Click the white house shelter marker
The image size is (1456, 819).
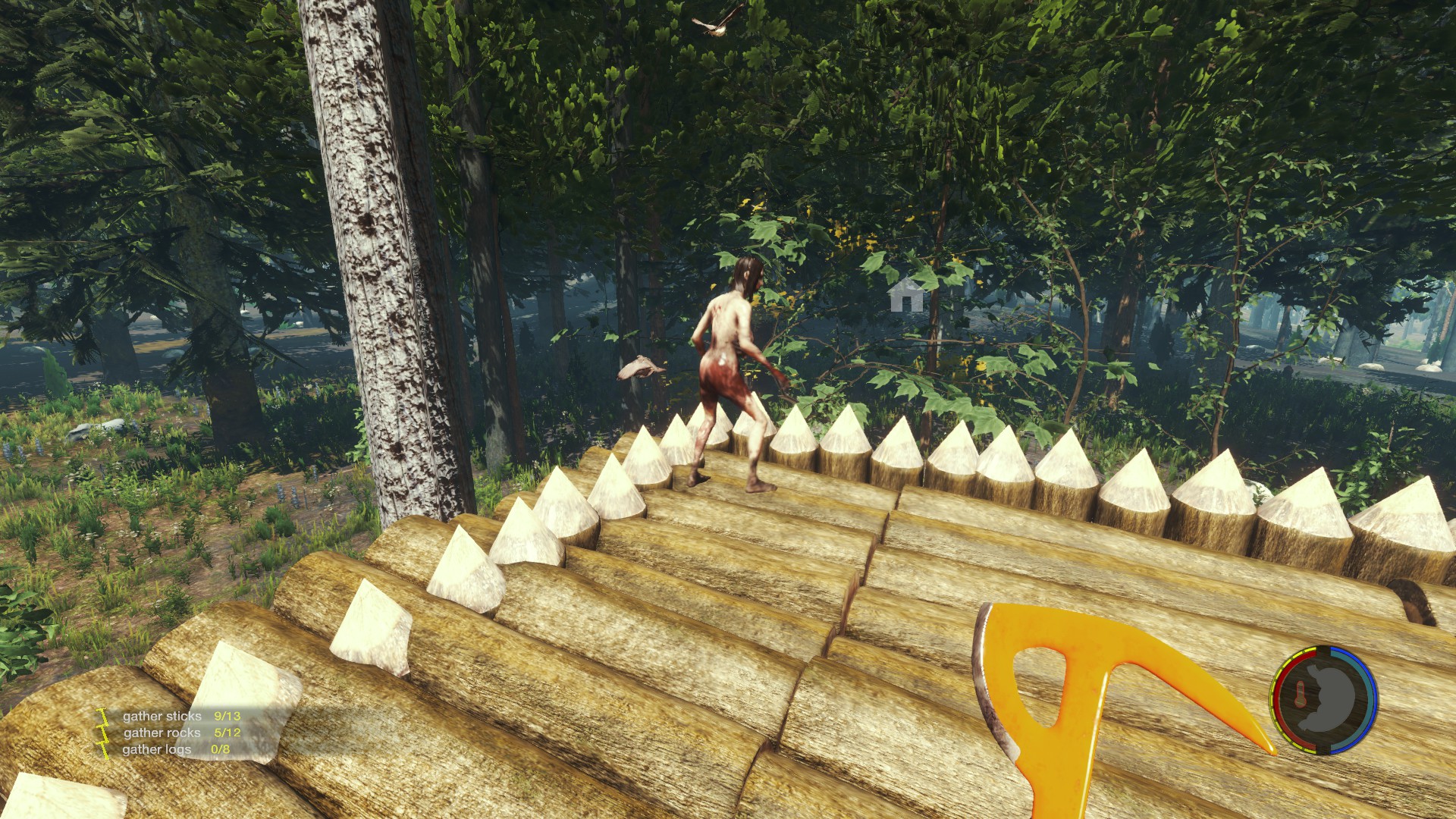tap(906, 295)
